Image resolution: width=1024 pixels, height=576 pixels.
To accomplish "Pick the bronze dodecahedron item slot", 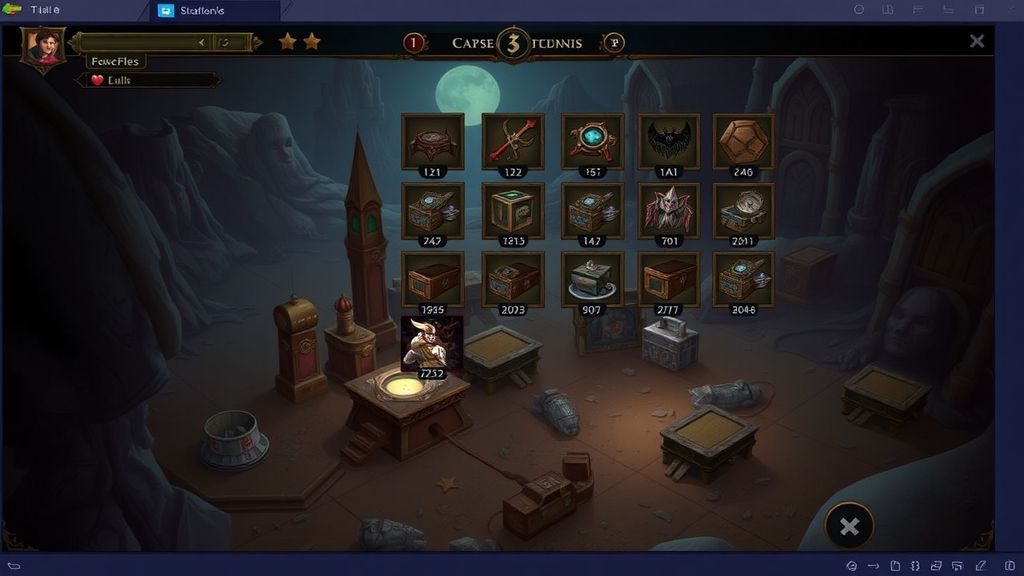I will (743, 141).
